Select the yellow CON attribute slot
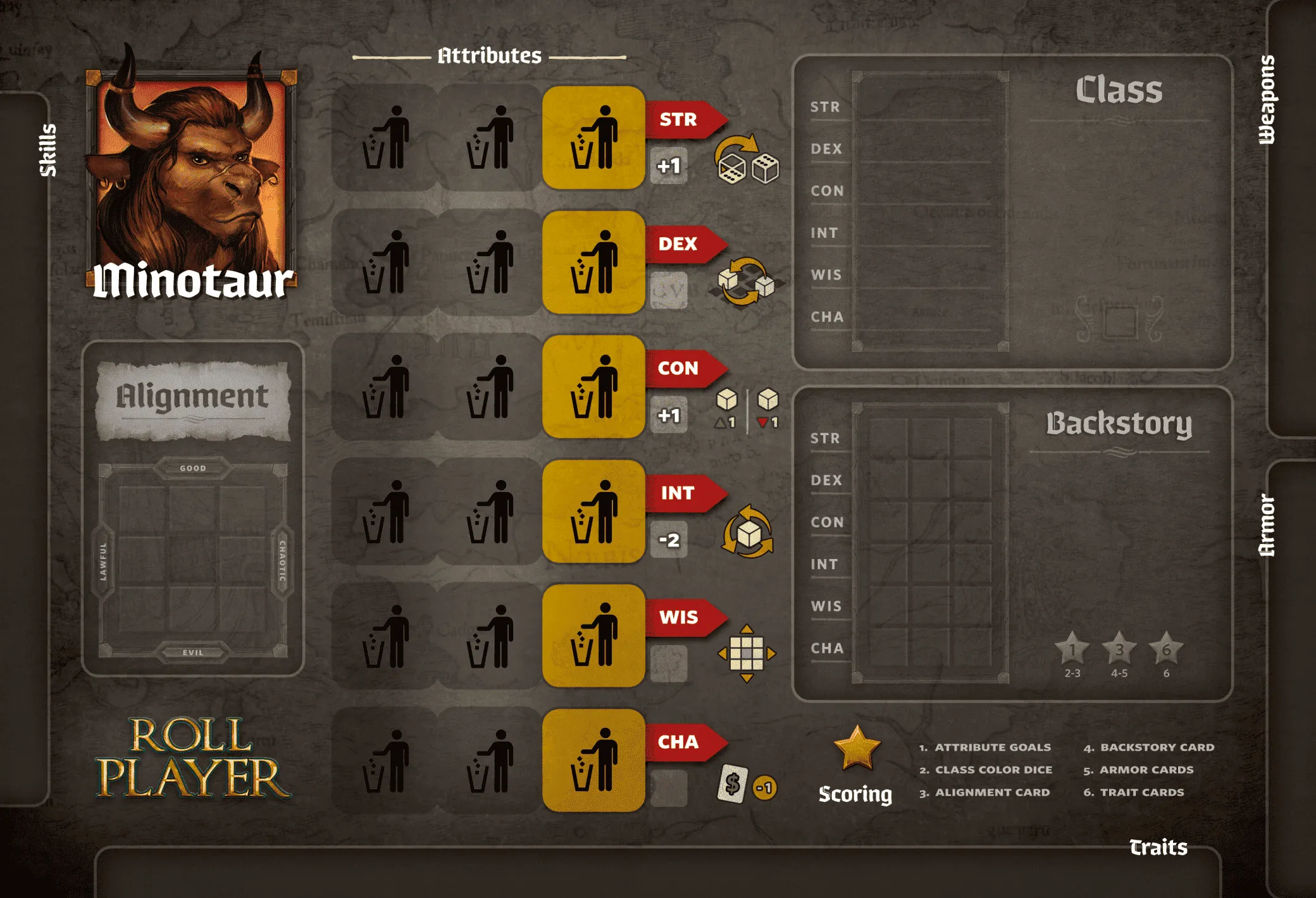The height and width of the screenshot is (898, 1316). click(593, 386)
